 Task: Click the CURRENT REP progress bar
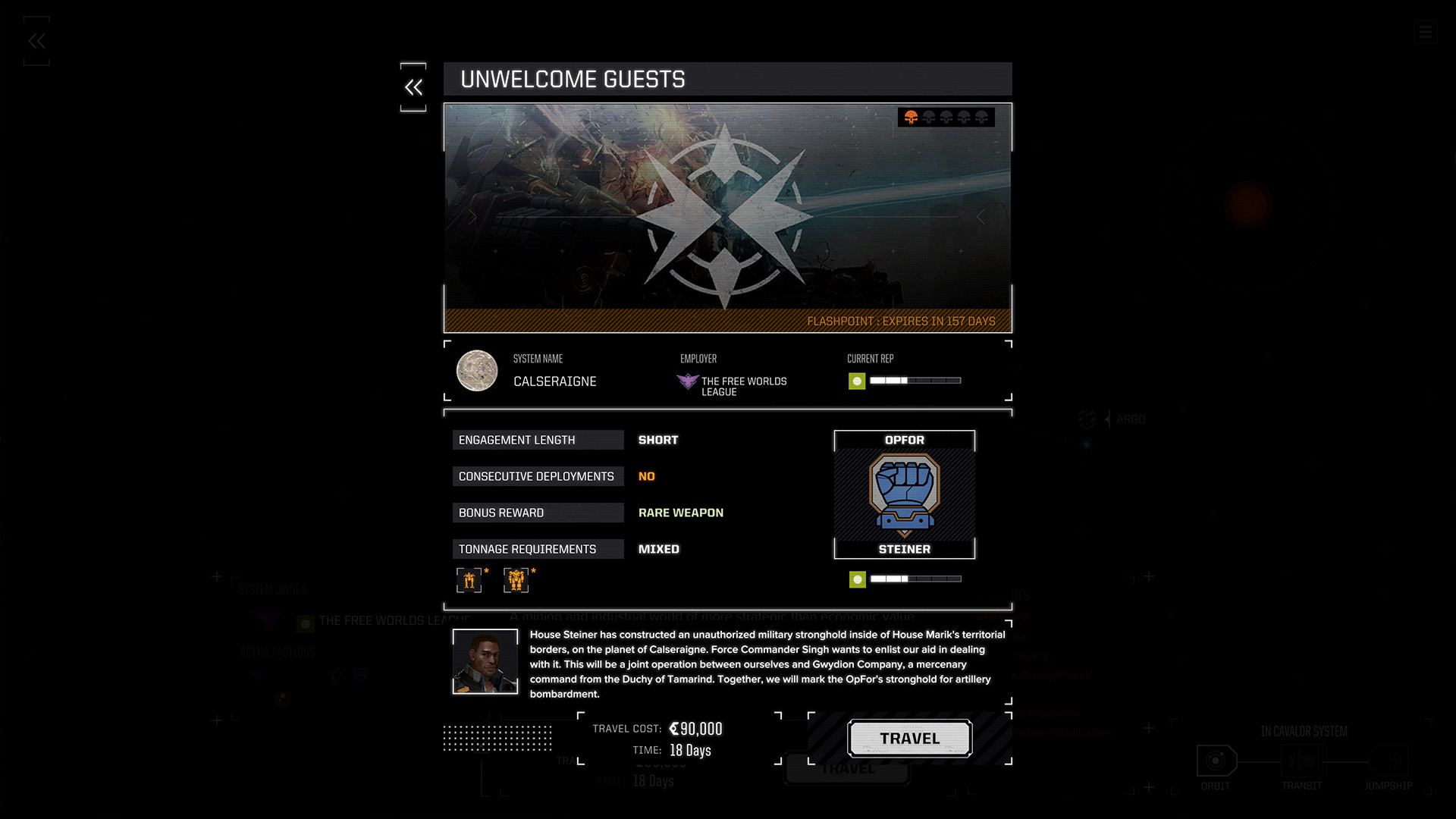tap(914, 381)
